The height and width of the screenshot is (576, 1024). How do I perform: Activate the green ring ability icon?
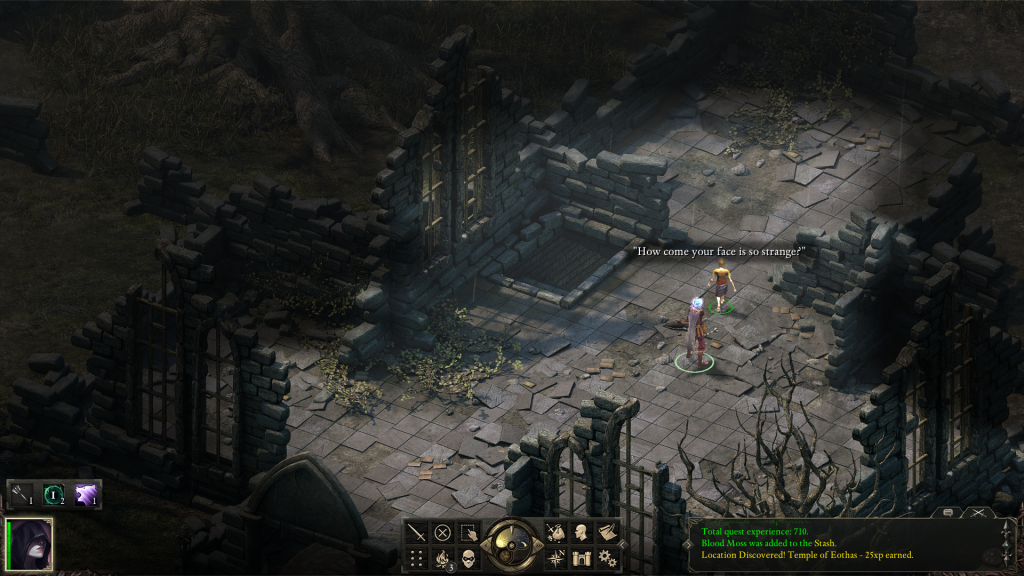54,494
